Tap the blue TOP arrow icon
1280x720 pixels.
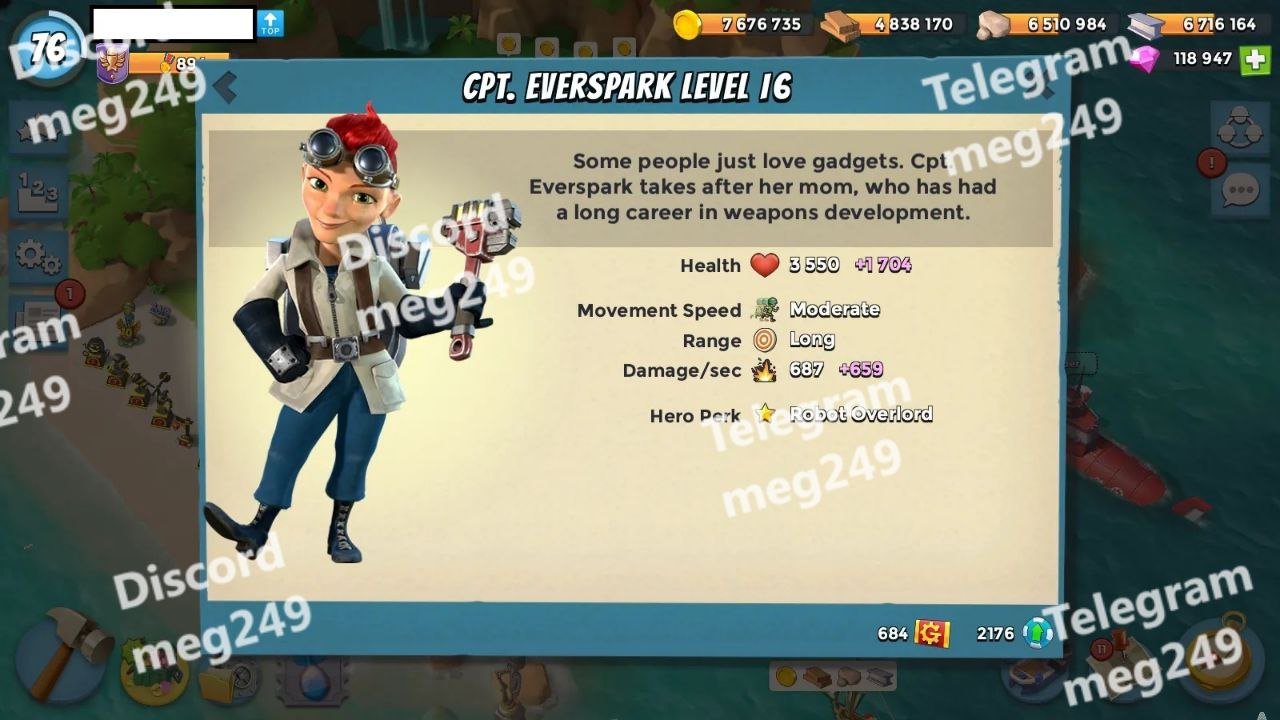coord(270,24)
